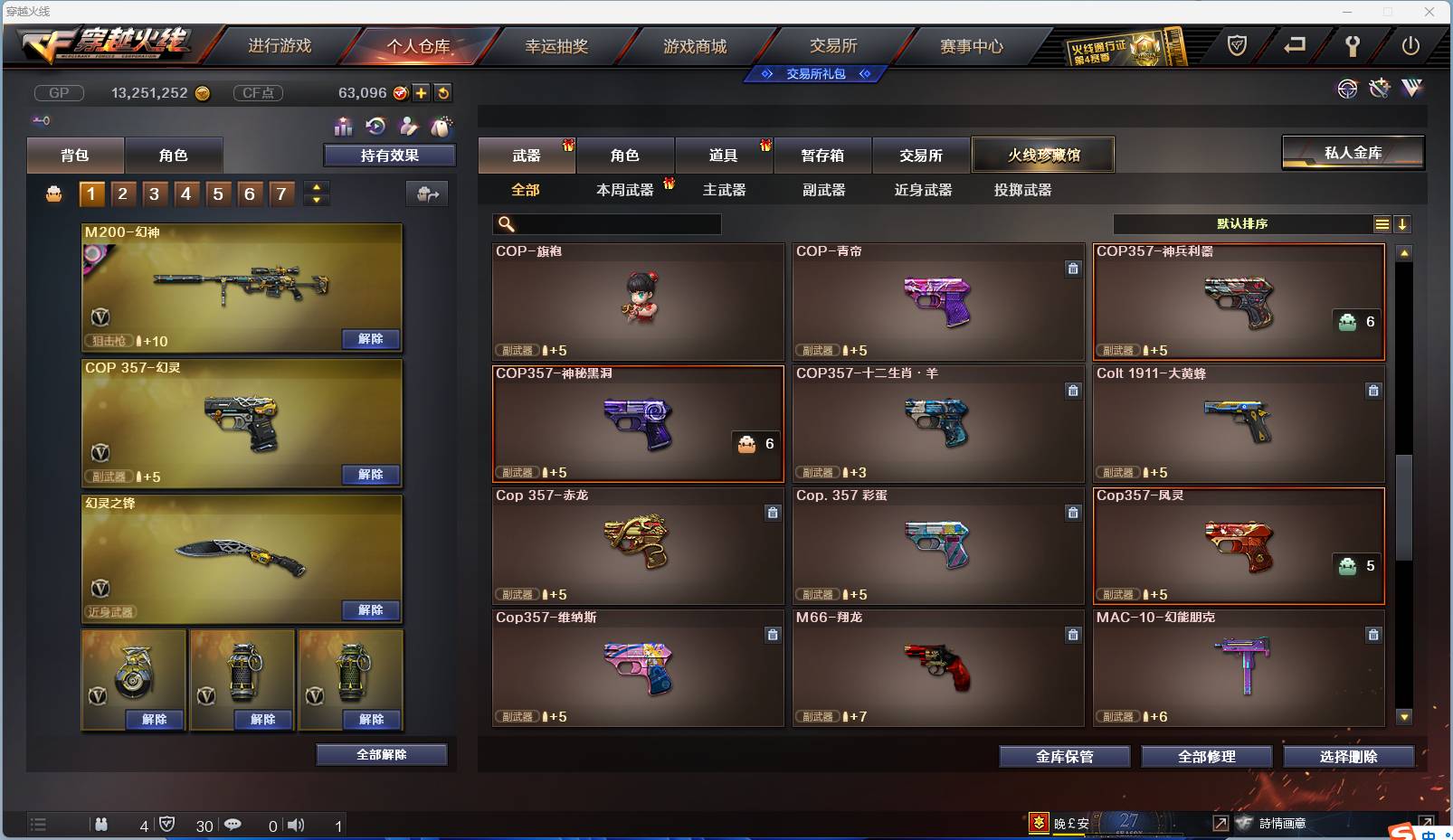Click the descending sort arrow
Viewport: 1453px width, 840px height.
pos(1403,223)
